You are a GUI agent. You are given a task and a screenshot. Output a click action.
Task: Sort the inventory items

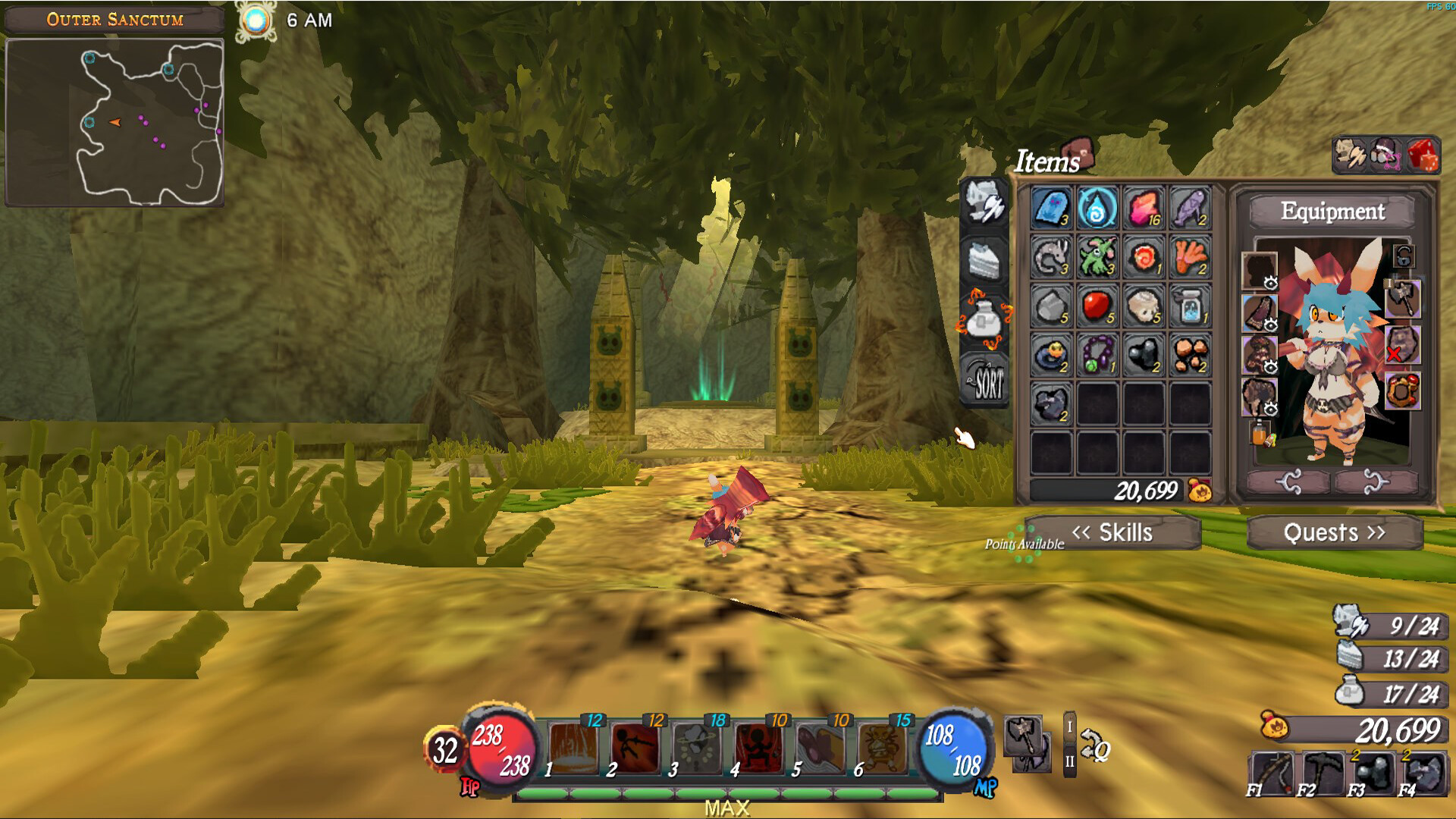[985, 380]
